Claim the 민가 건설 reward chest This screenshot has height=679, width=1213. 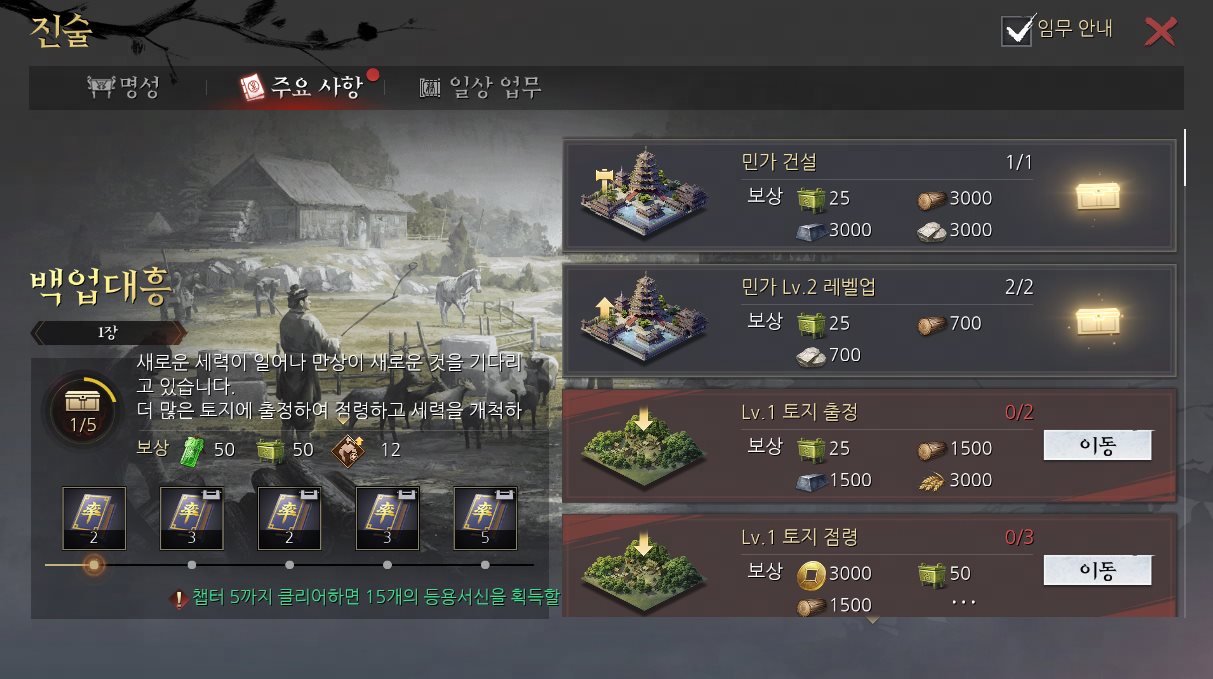[1097, 196]
